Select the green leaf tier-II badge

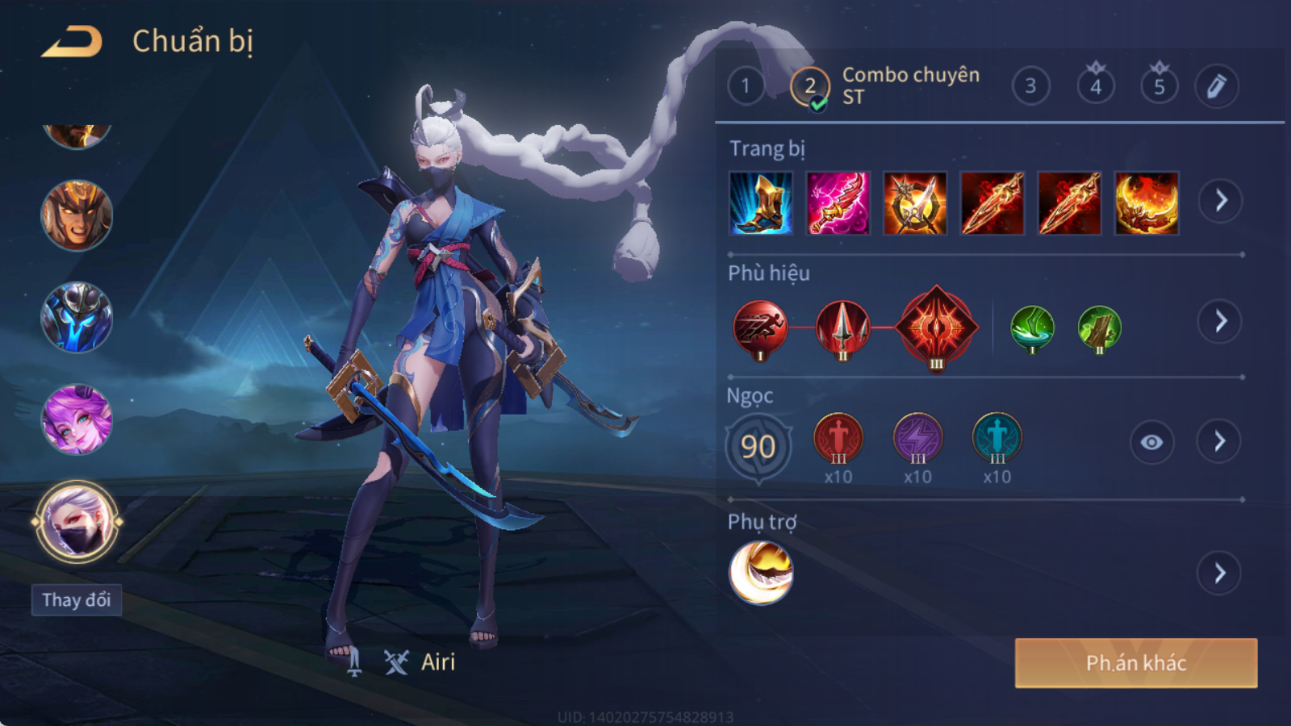(x=1099, y=329)
